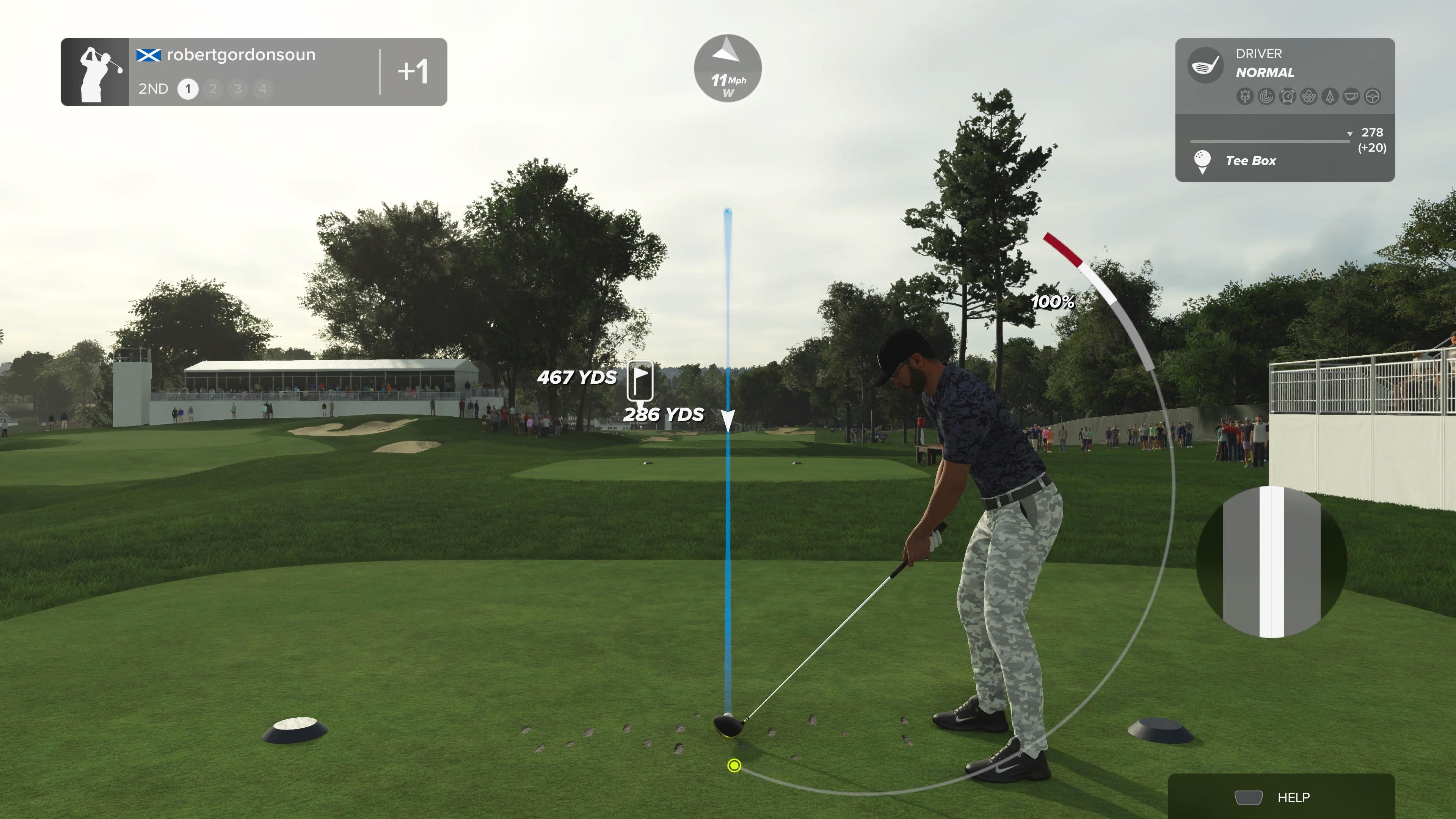
Task: Expand the NORMAL shot type label
Action: tap(1265, 72)
